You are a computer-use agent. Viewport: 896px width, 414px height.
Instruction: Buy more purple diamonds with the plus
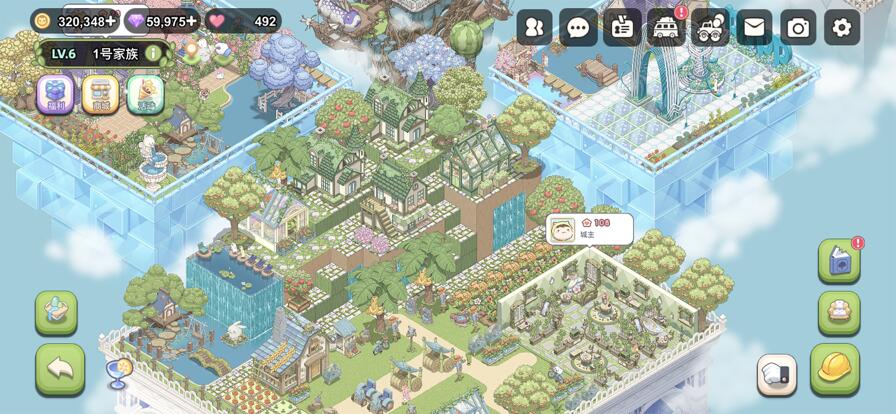click(192, 21)
